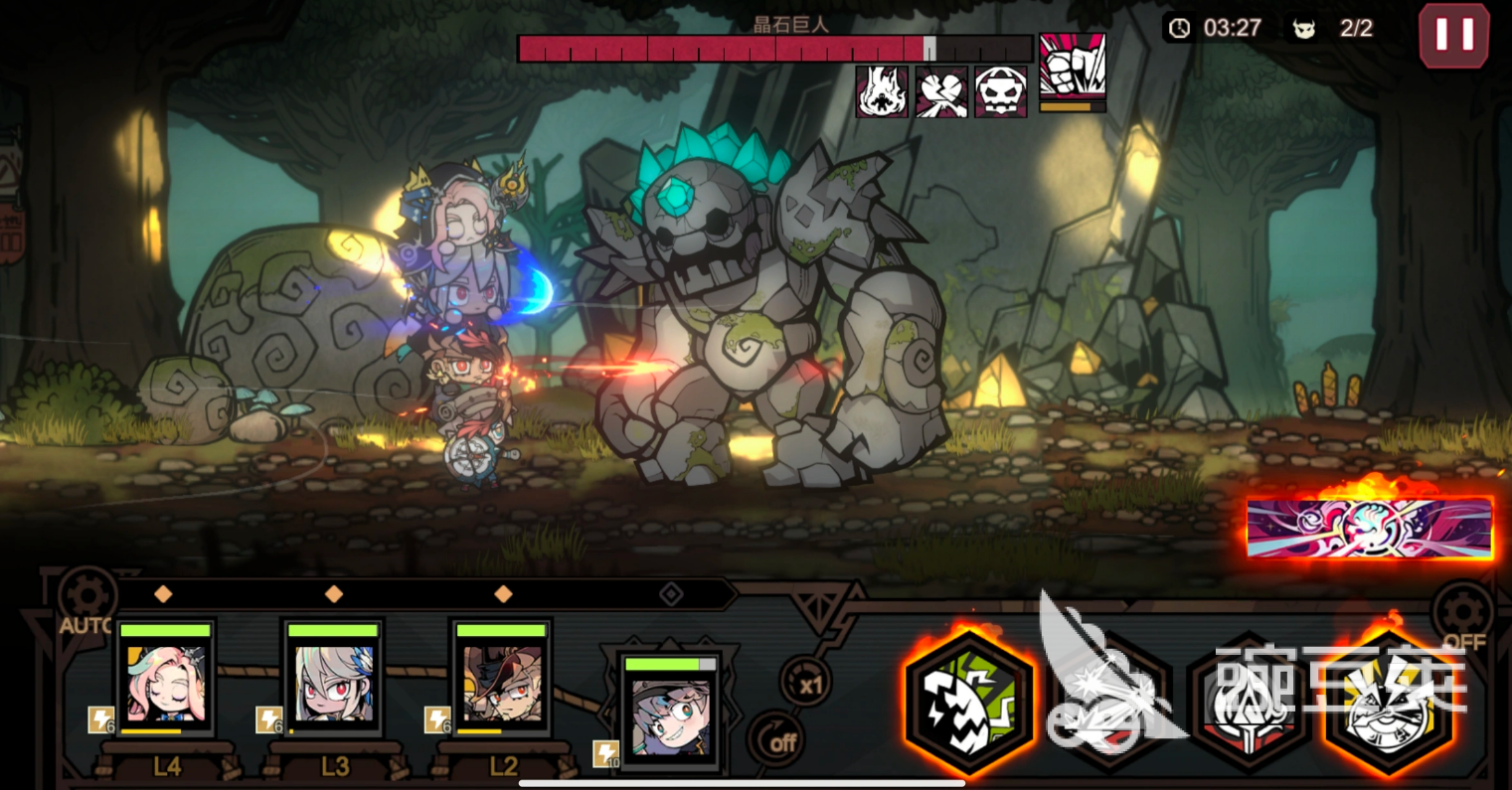The width and height of the screenshot is (1512, 790).
Task: Inspect the boss broken heart status icon
Action: 940,92
